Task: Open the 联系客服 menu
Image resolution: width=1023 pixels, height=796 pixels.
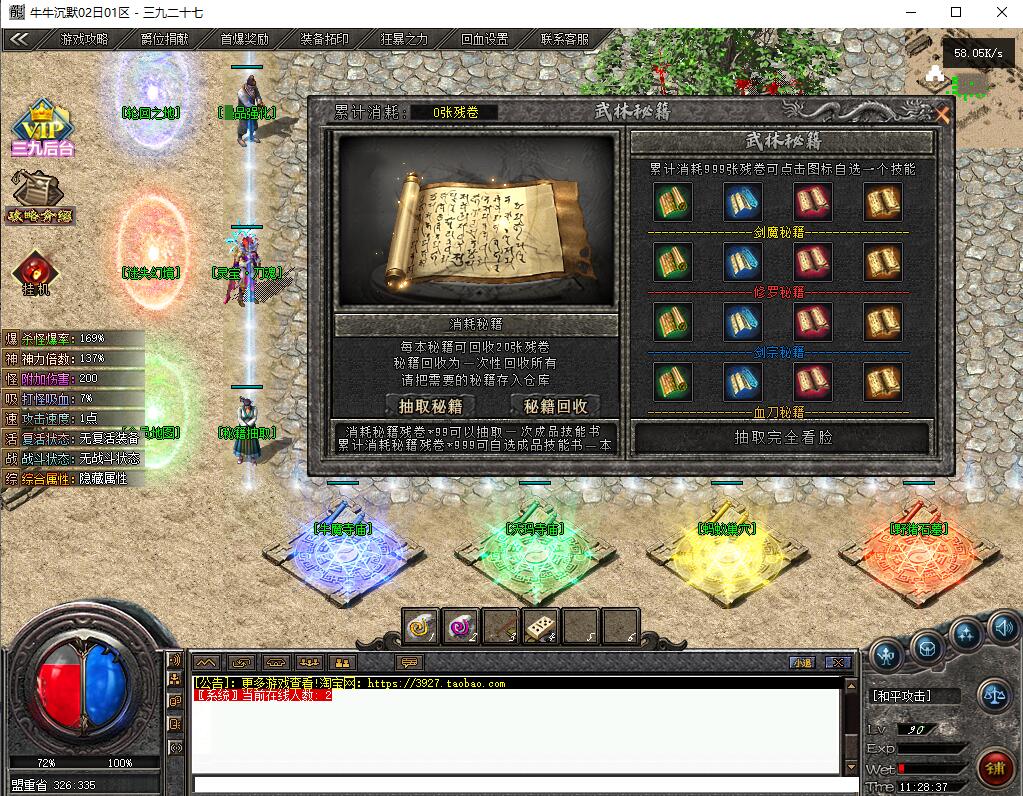Action: (565, 40)
